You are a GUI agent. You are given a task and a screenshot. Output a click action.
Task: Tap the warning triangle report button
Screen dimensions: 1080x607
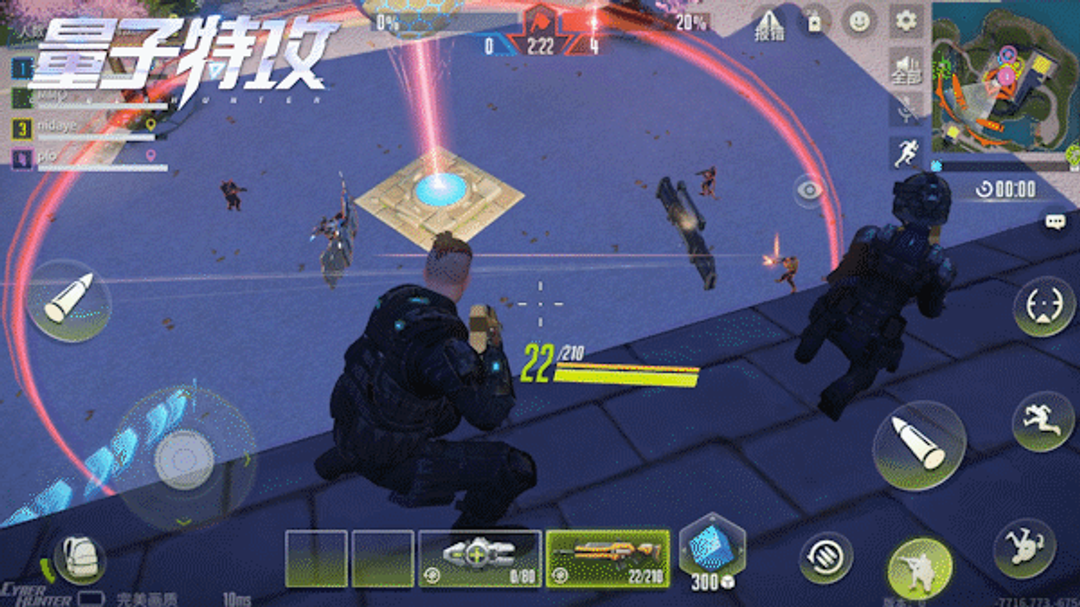768,23
